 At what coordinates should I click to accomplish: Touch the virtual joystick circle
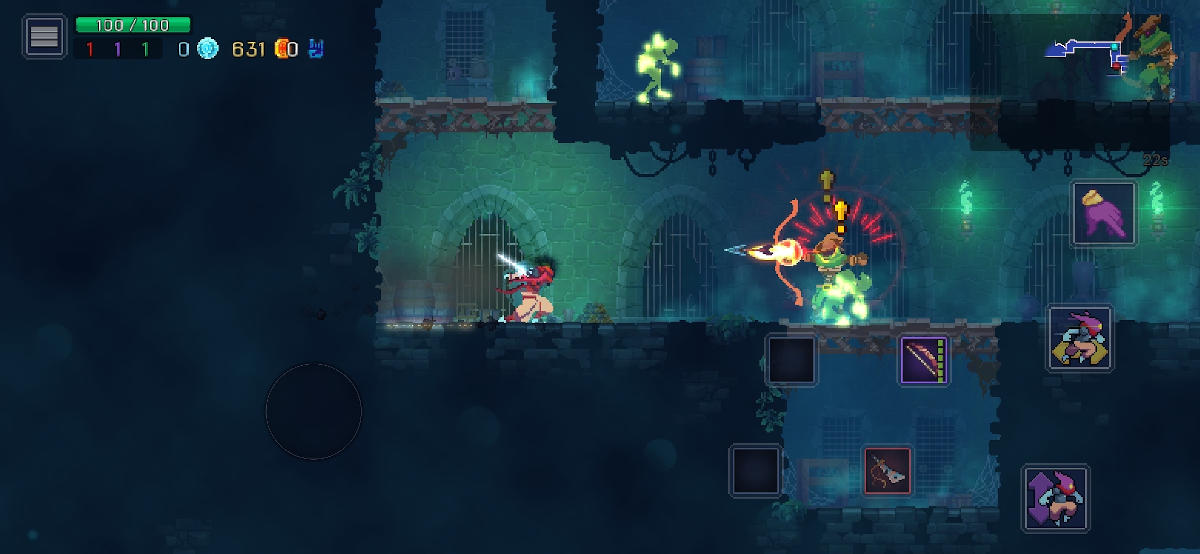tap(313, 411)
